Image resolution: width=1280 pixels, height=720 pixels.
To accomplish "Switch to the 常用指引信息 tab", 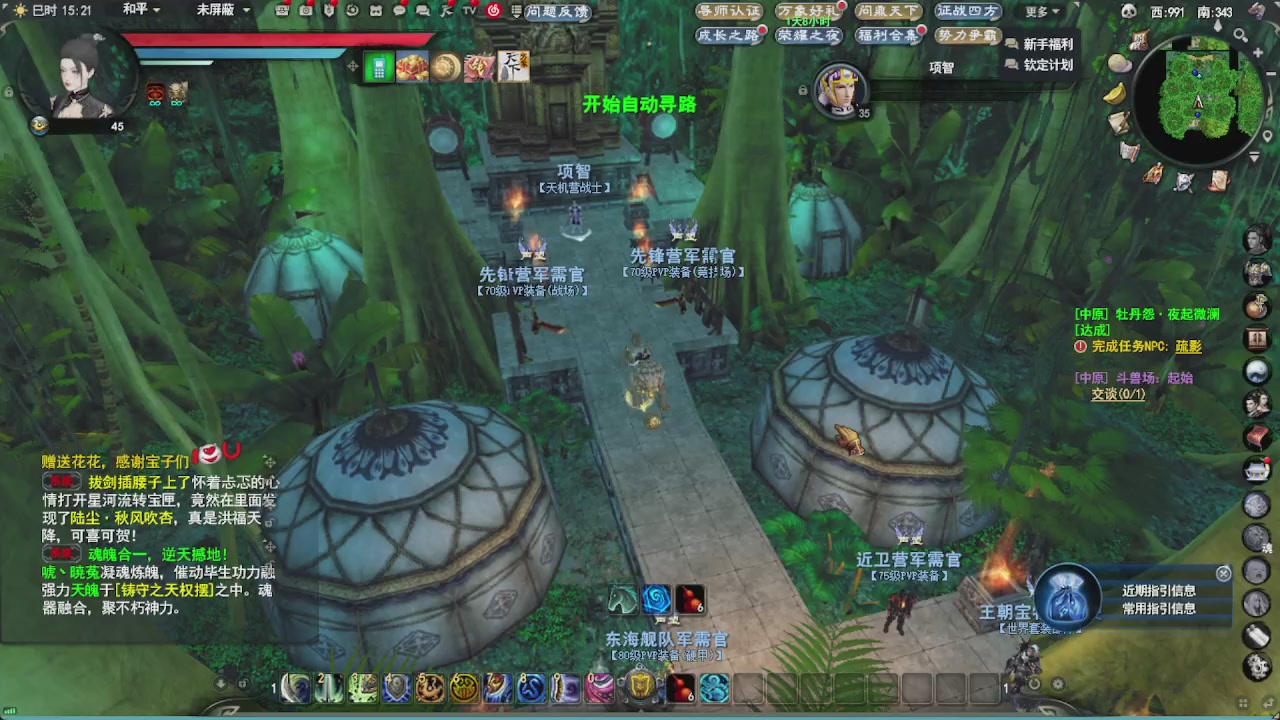I will click(x=1160, y=608).
